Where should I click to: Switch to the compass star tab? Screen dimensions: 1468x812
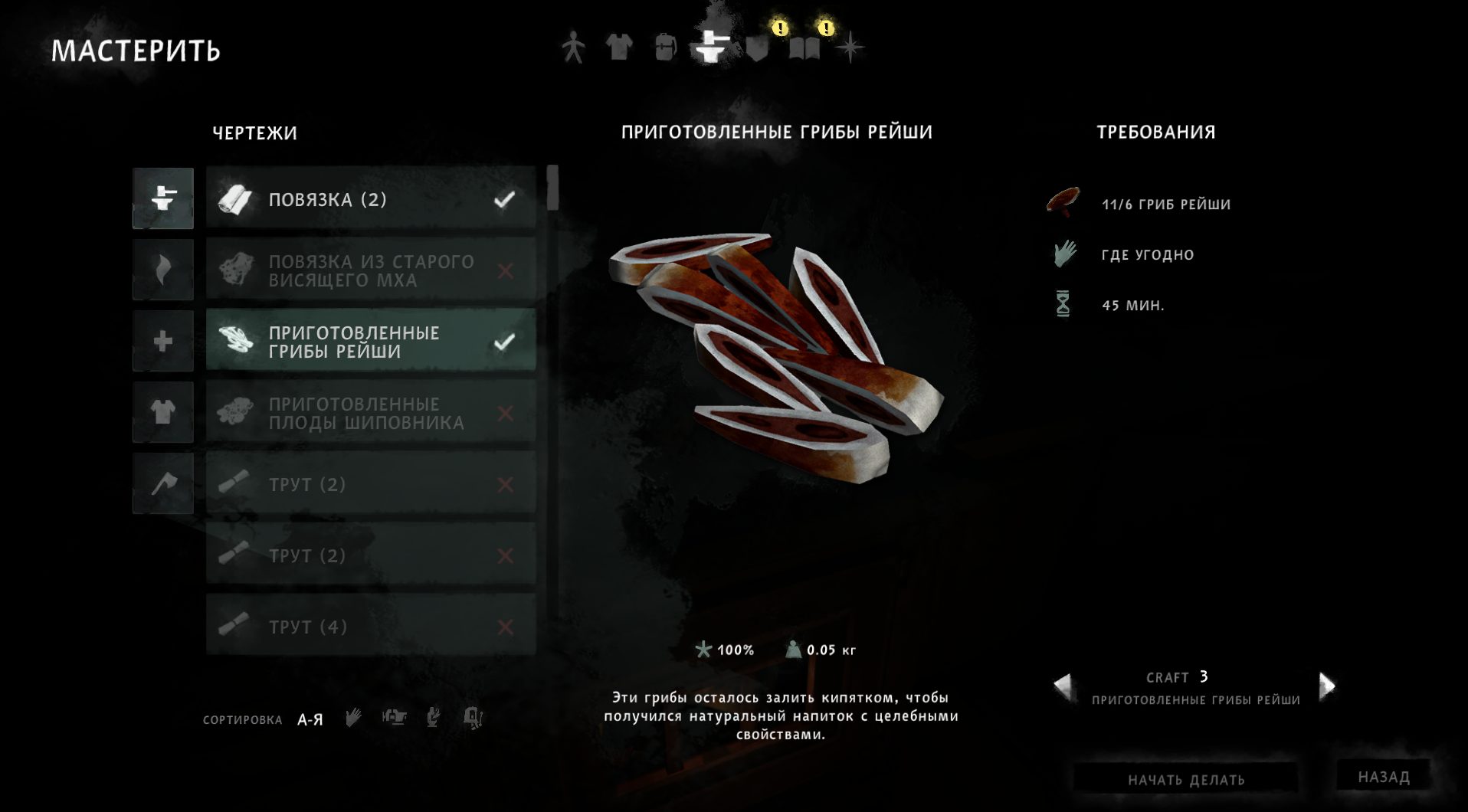click(x=850, y=48)
